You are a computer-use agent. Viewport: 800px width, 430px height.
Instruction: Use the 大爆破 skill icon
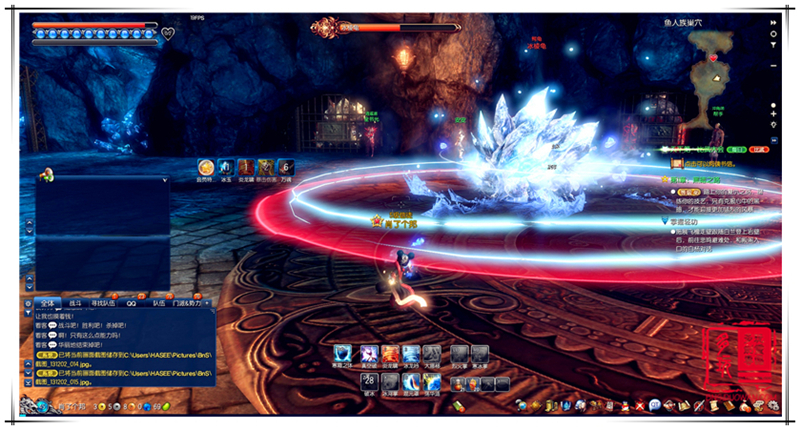click(x=431, y=353)
